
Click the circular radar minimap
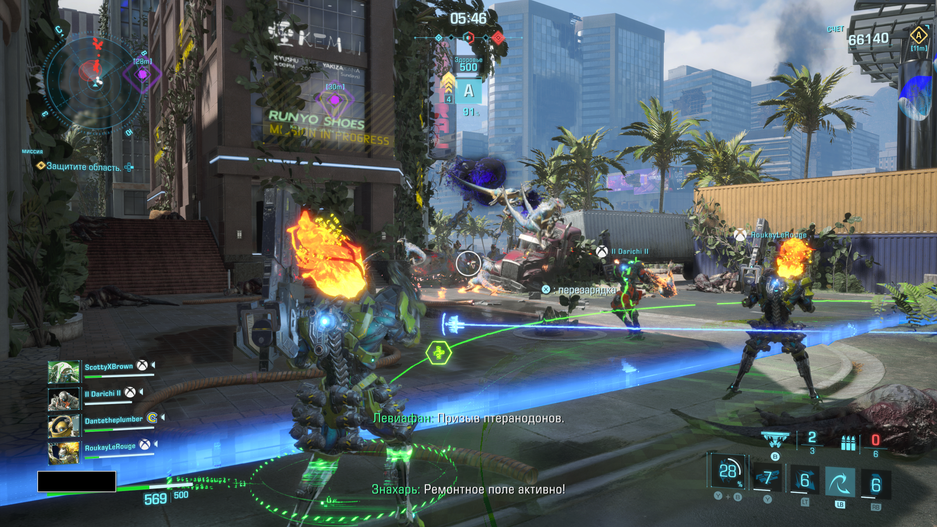click(x=96, y=77)
